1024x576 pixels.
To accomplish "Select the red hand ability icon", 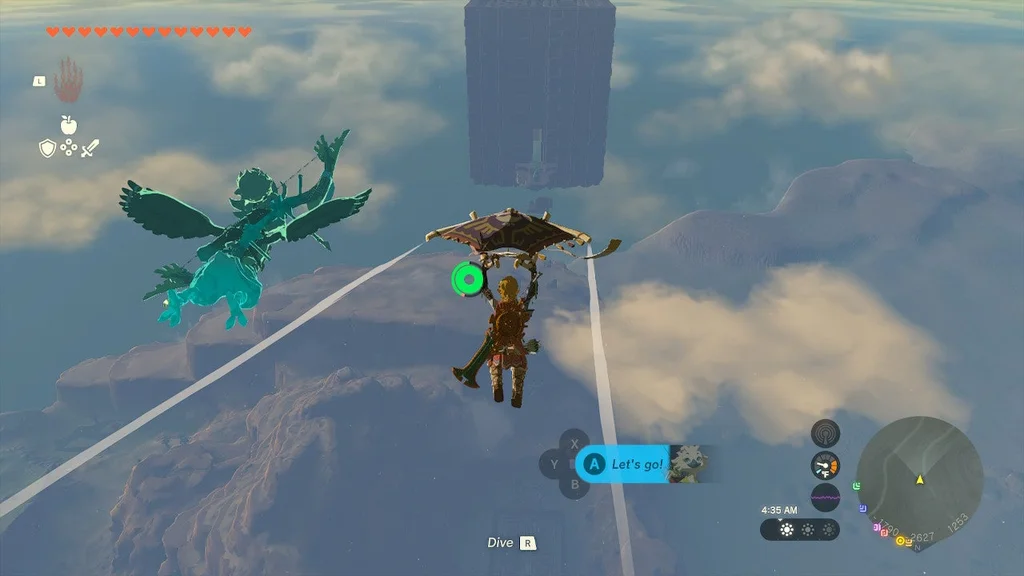I will coord(68,80).
